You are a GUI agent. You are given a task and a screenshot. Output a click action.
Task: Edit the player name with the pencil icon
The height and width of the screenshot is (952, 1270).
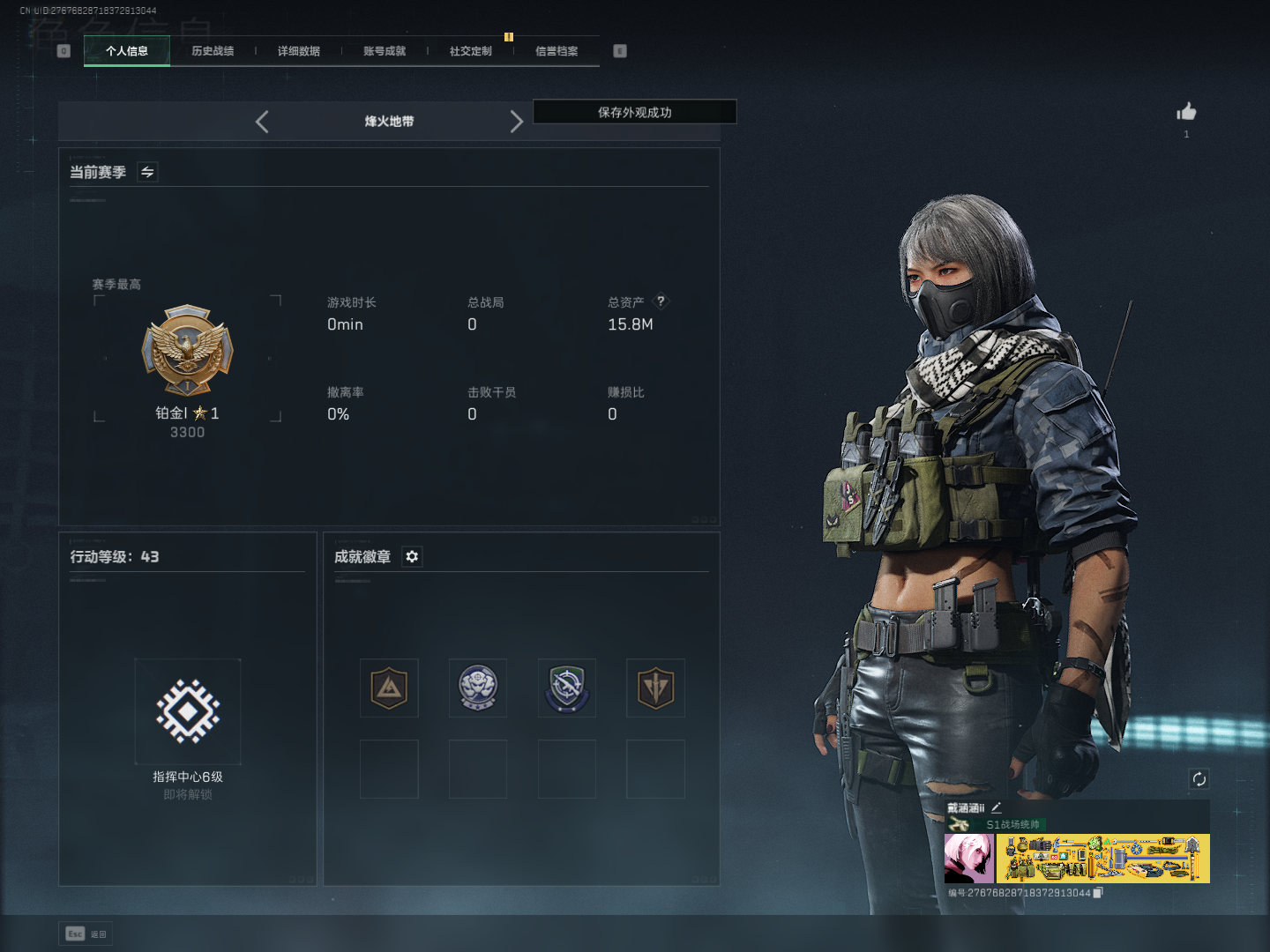[997, 807]
